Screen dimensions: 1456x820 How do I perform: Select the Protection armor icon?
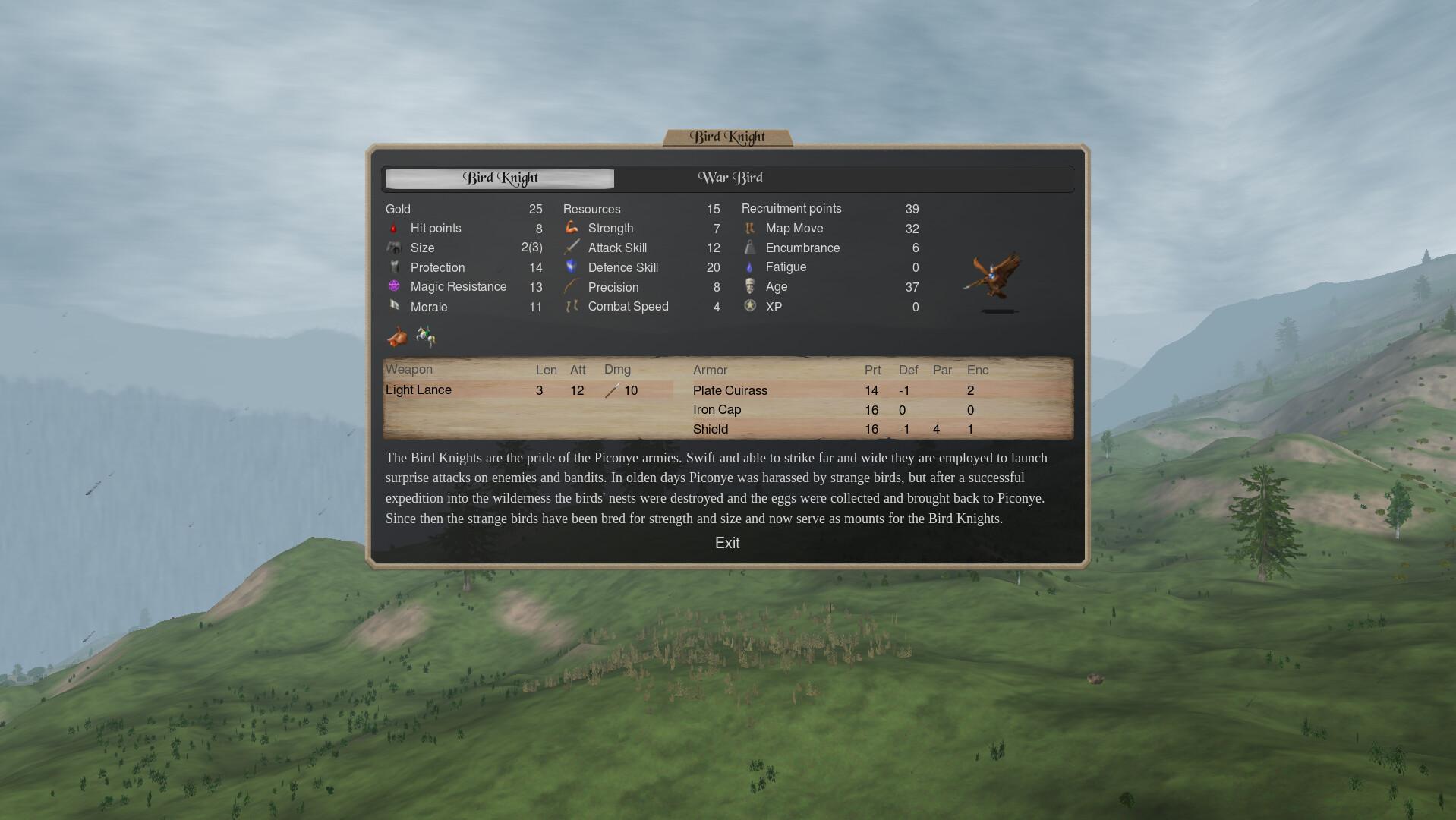click(x=395, y=267)
